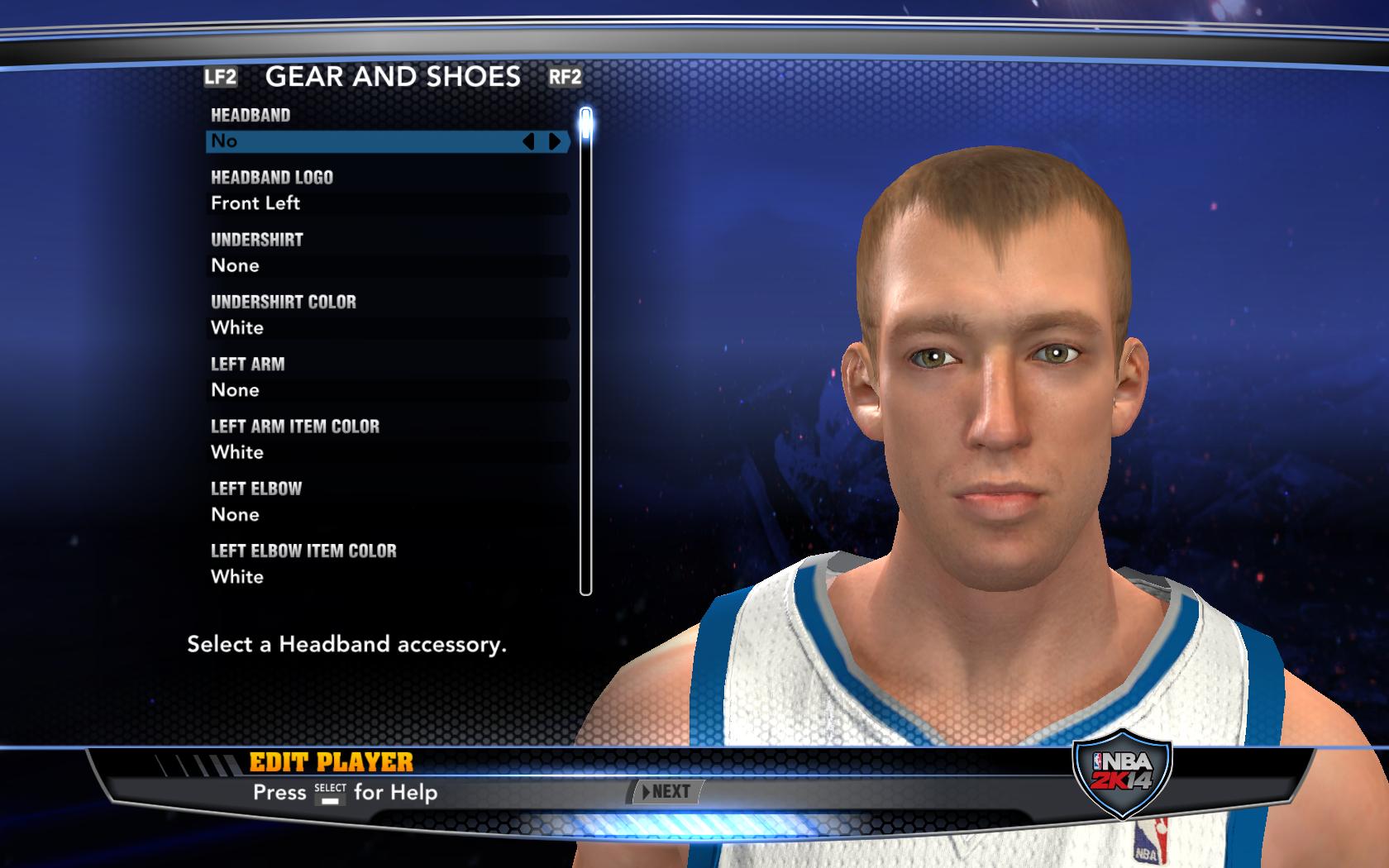Select the Undershirt option

(387, 265)
